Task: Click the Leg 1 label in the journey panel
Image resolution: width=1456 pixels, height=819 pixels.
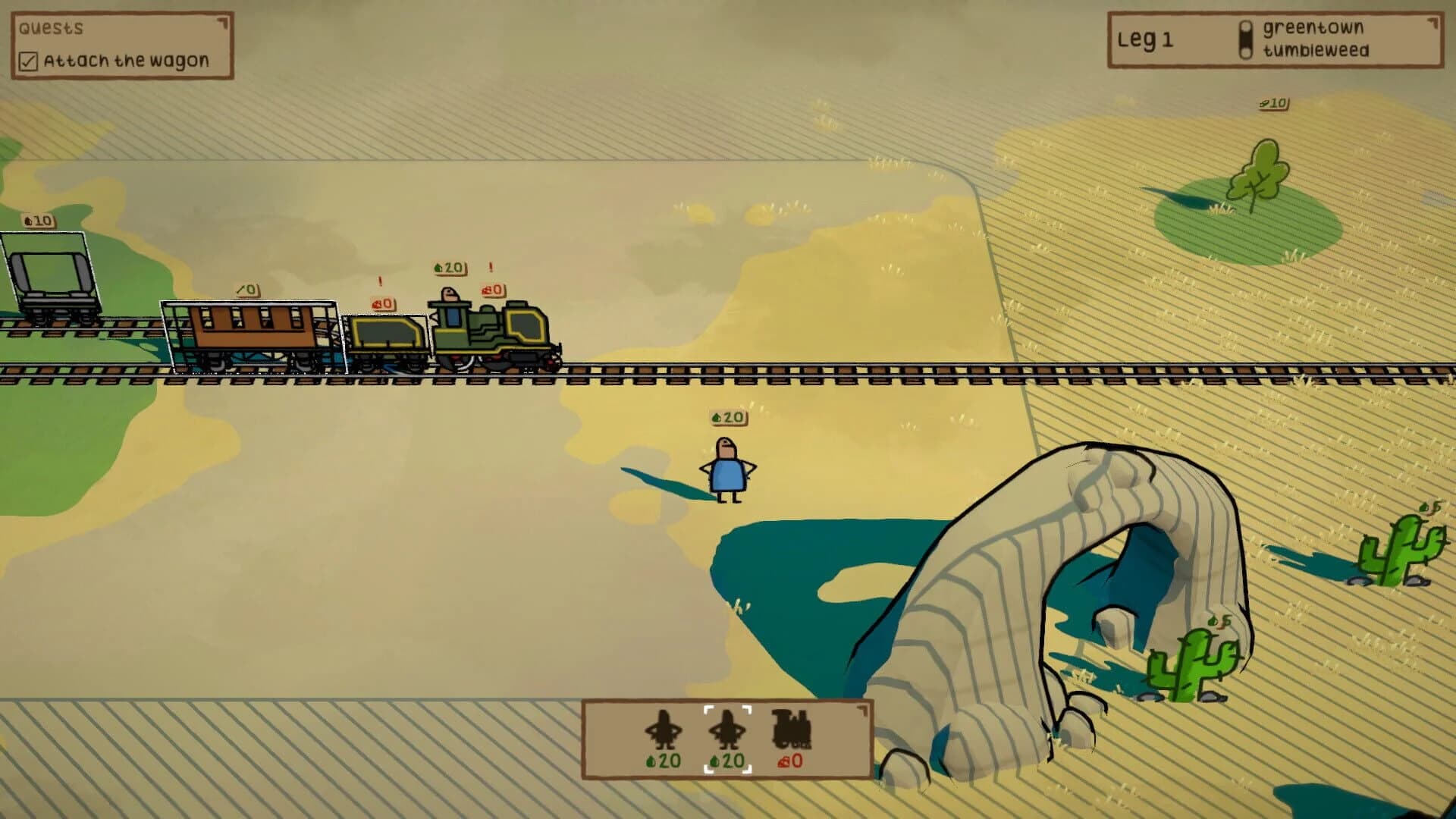Action: [x=1145, y=39]
